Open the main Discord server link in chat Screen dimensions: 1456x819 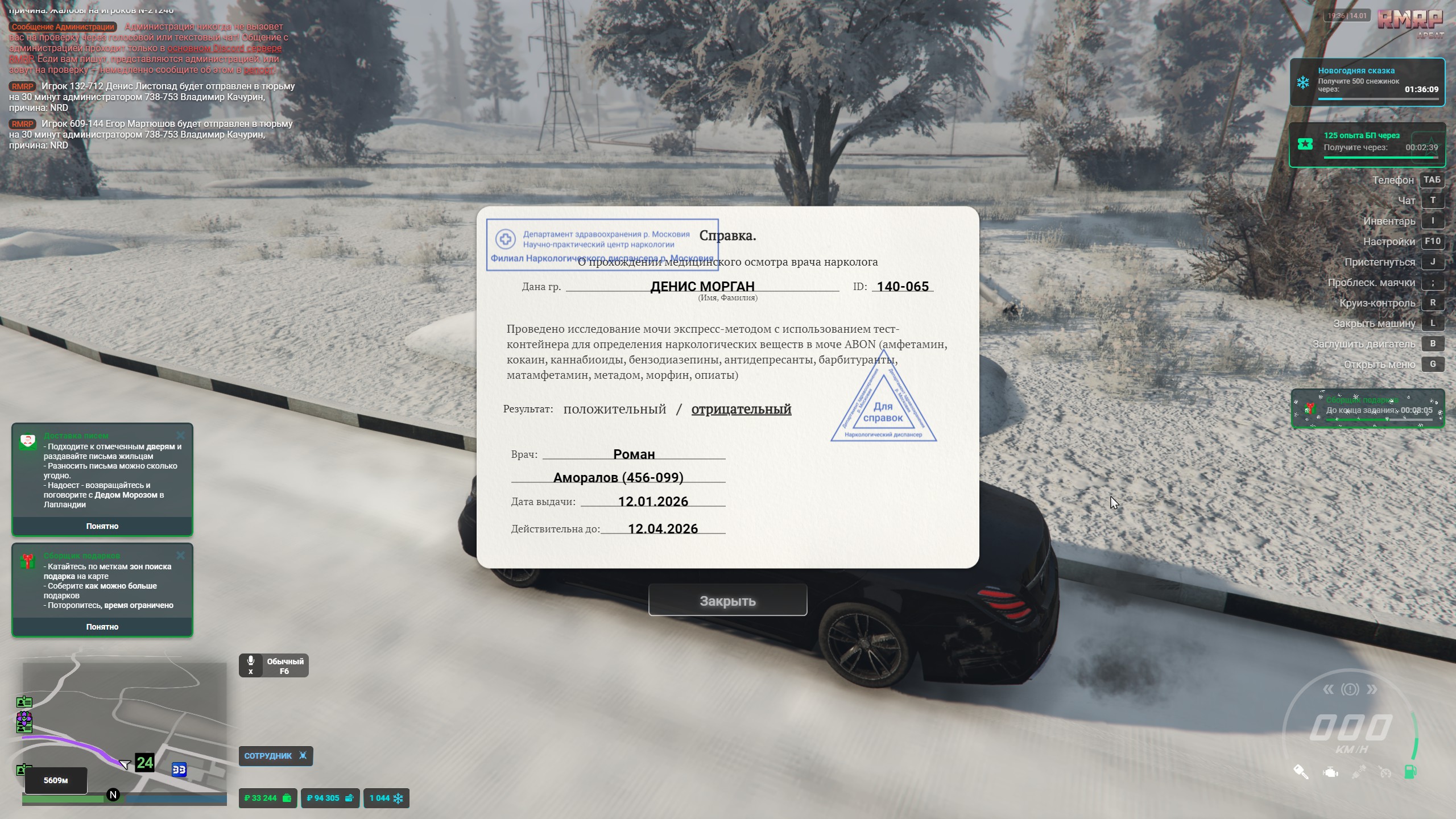(224, 48)
